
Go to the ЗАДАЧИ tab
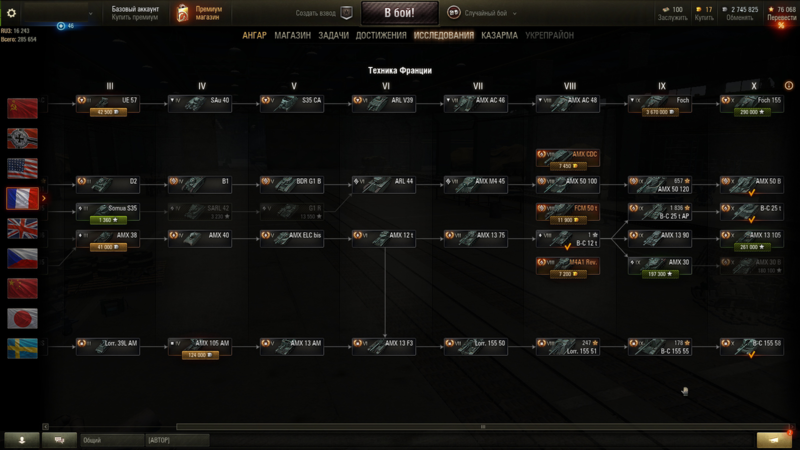[332, 35]
